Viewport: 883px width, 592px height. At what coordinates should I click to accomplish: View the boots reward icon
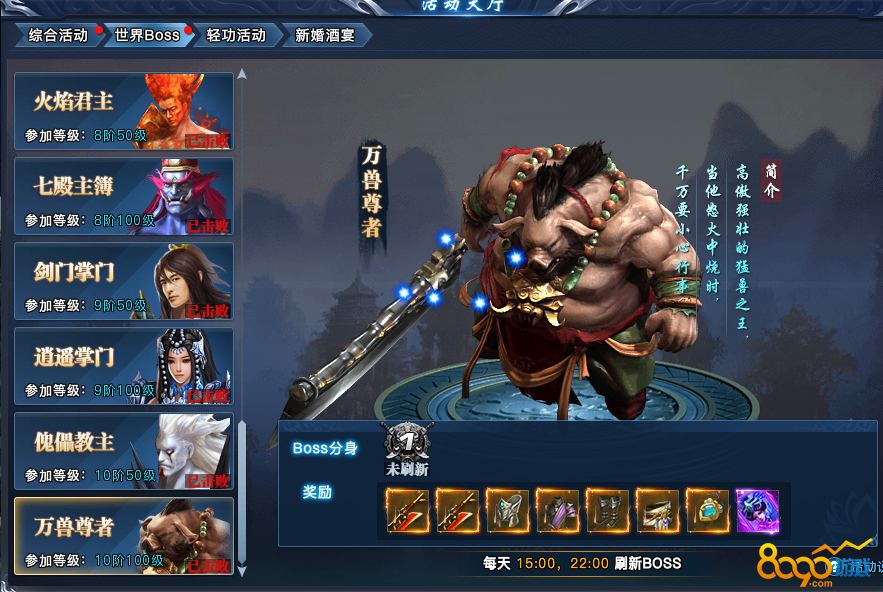coord(608,511)
